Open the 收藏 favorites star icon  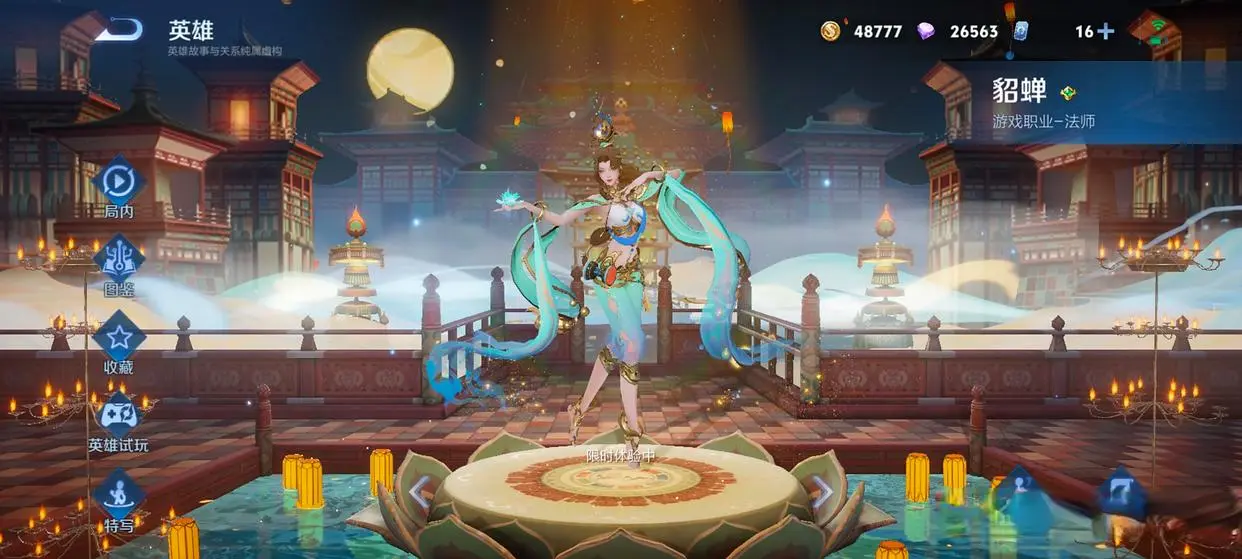coord(119,337)
